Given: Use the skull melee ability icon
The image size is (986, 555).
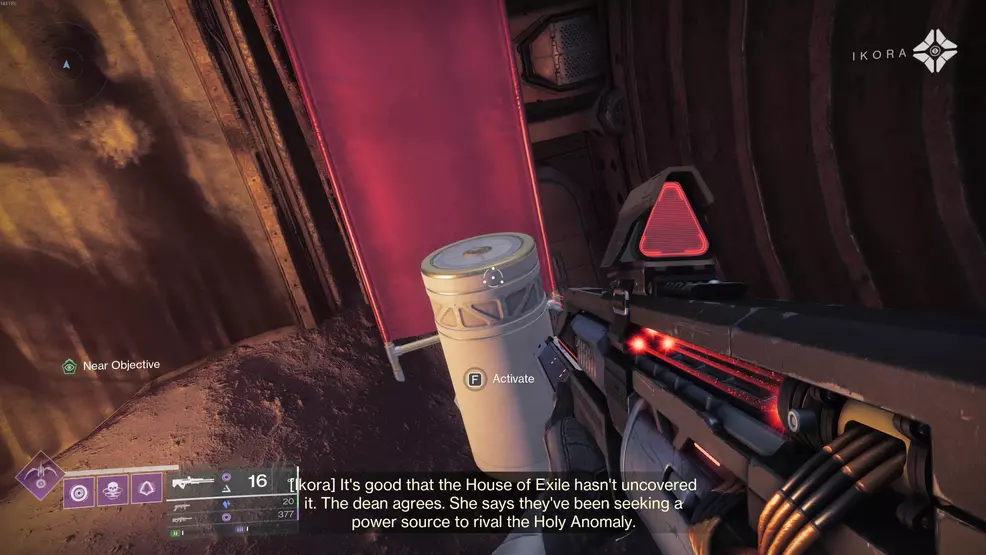Looking at the screenshot, I should pyautogui.click(x=114, y=490).
